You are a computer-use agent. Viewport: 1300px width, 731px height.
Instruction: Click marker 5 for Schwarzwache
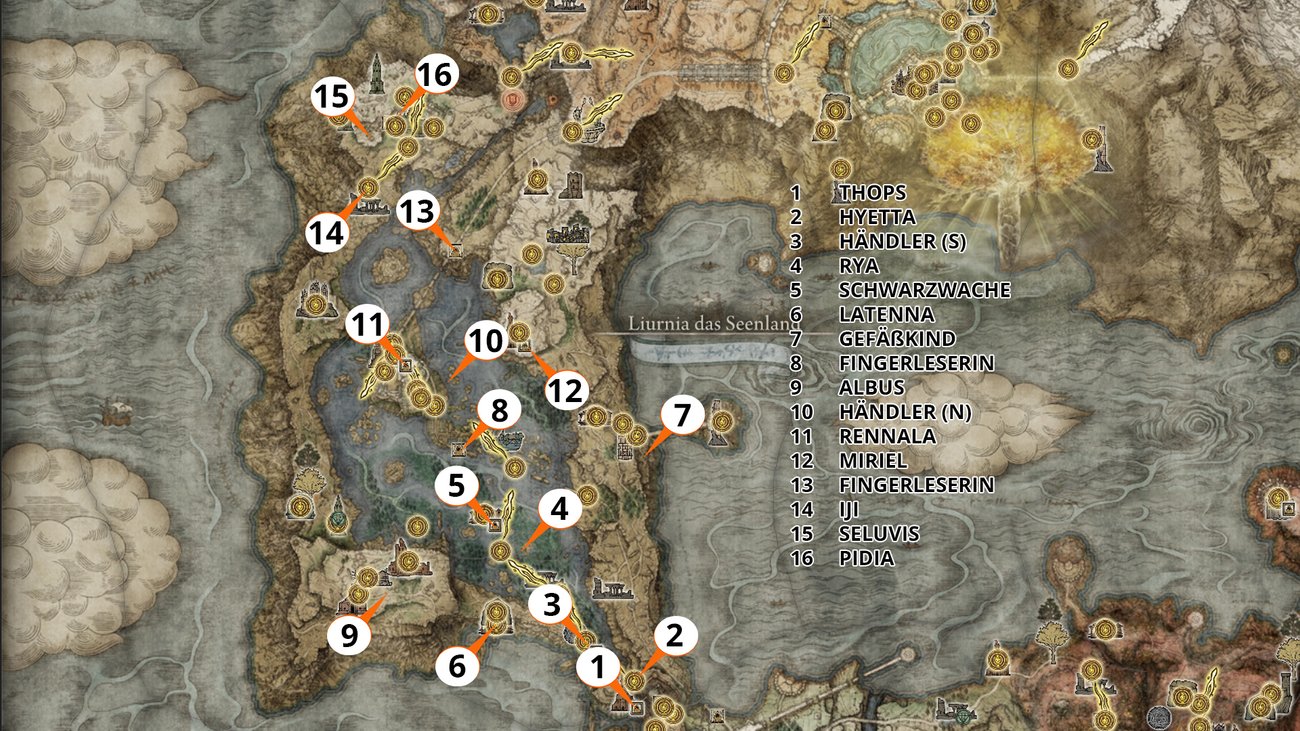[458, 487]
